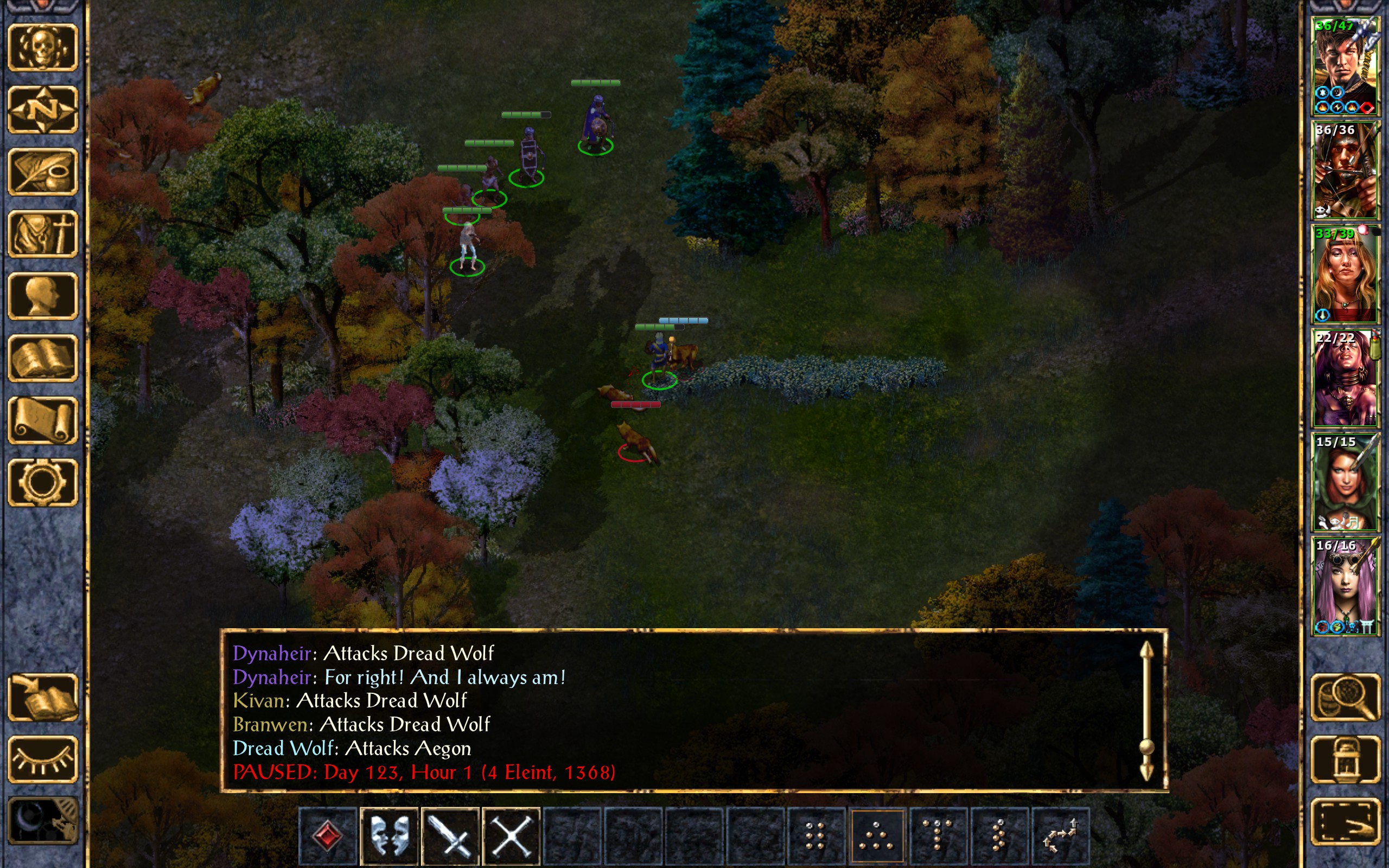Activate the sword attack action
This screenshot has width=1389, height=868.
[450, 835]
